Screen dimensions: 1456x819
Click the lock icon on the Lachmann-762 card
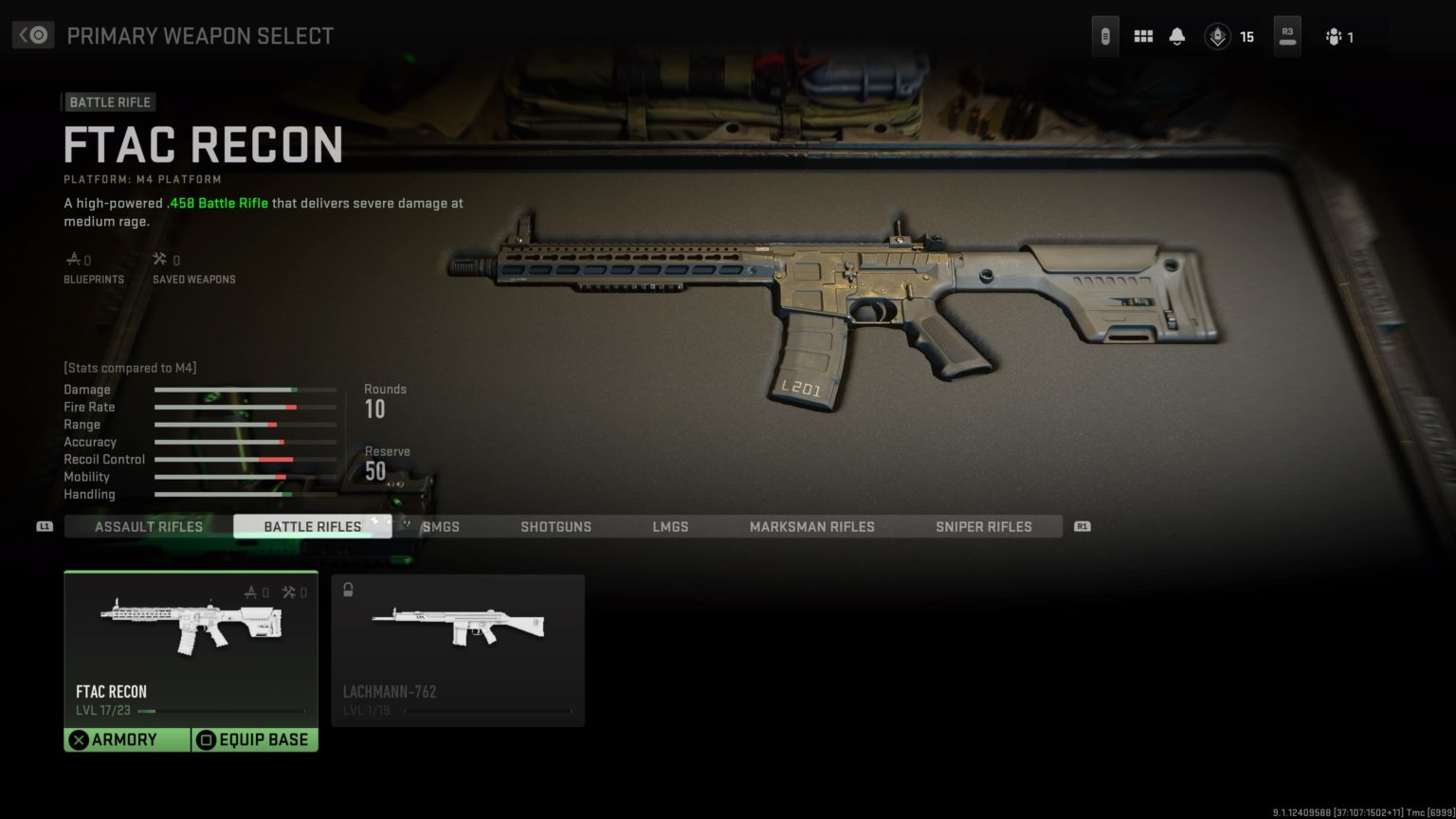click(x=348, y=590)
